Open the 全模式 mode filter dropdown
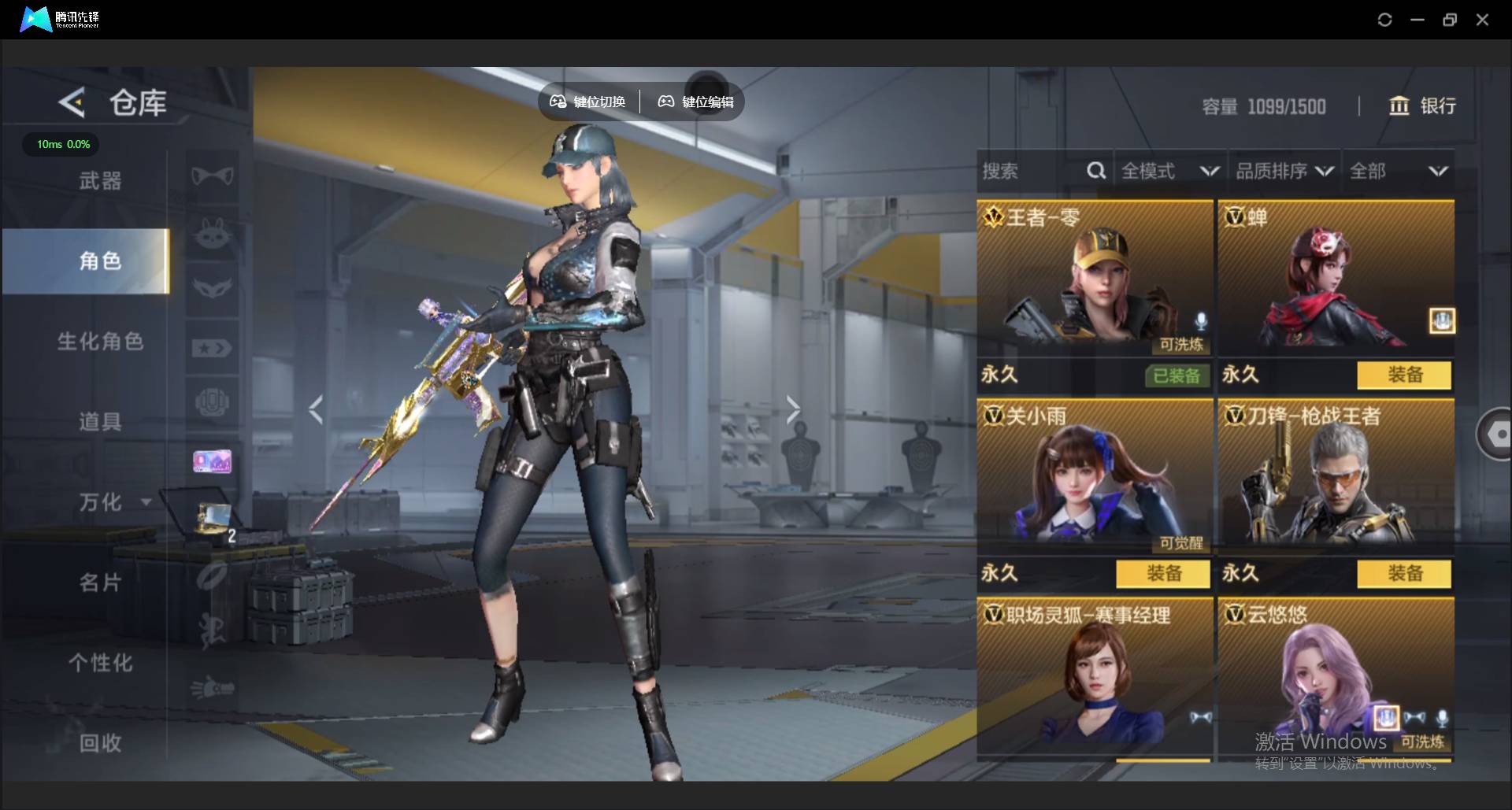 point(1169,171)
